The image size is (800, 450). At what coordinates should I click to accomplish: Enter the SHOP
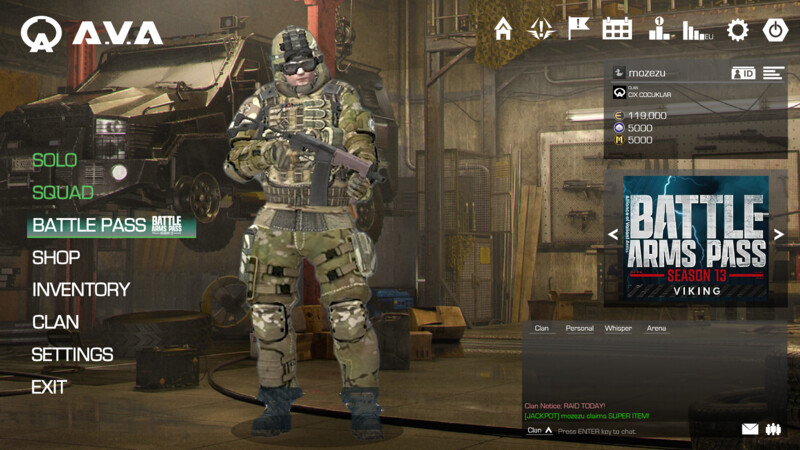(x=56, y=257)
